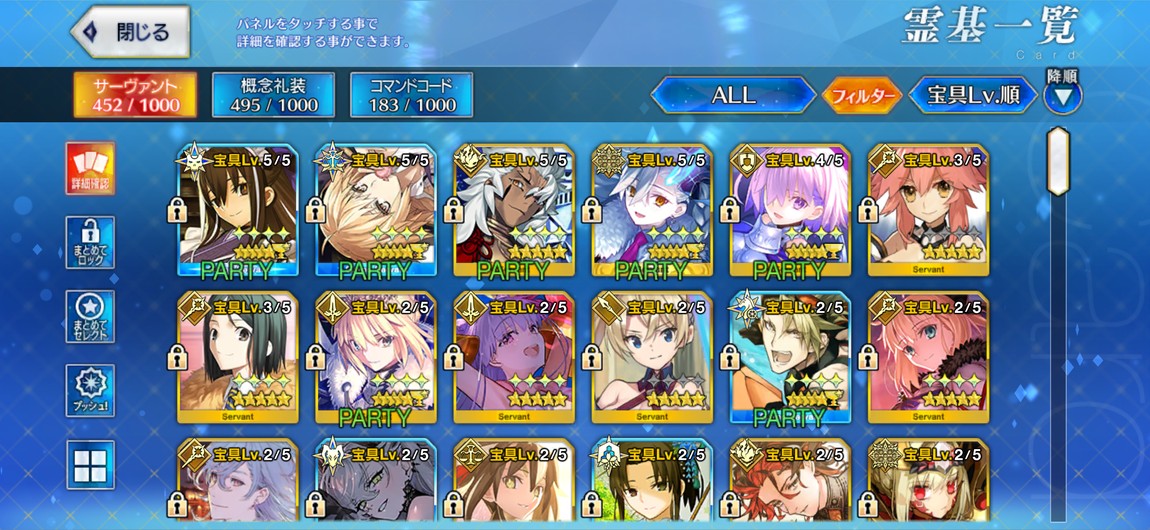Image resolution: width=1150 pixels, height=530 pixels.
Task: Choose the fox-eared pink-haired Lv.3/5 servant
Action: (929, 211)
